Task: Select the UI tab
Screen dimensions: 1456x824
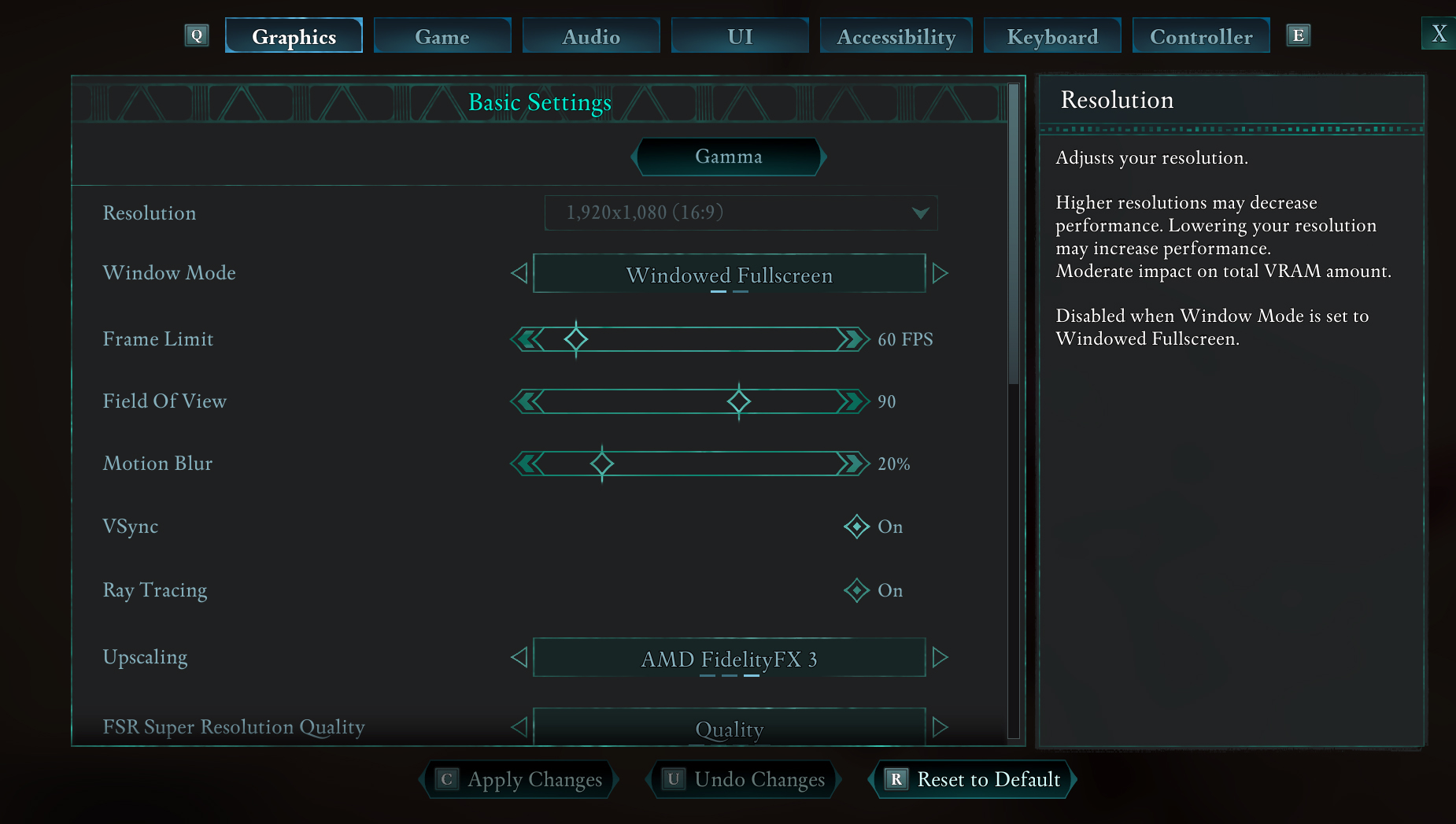Action: pos(740,36)
